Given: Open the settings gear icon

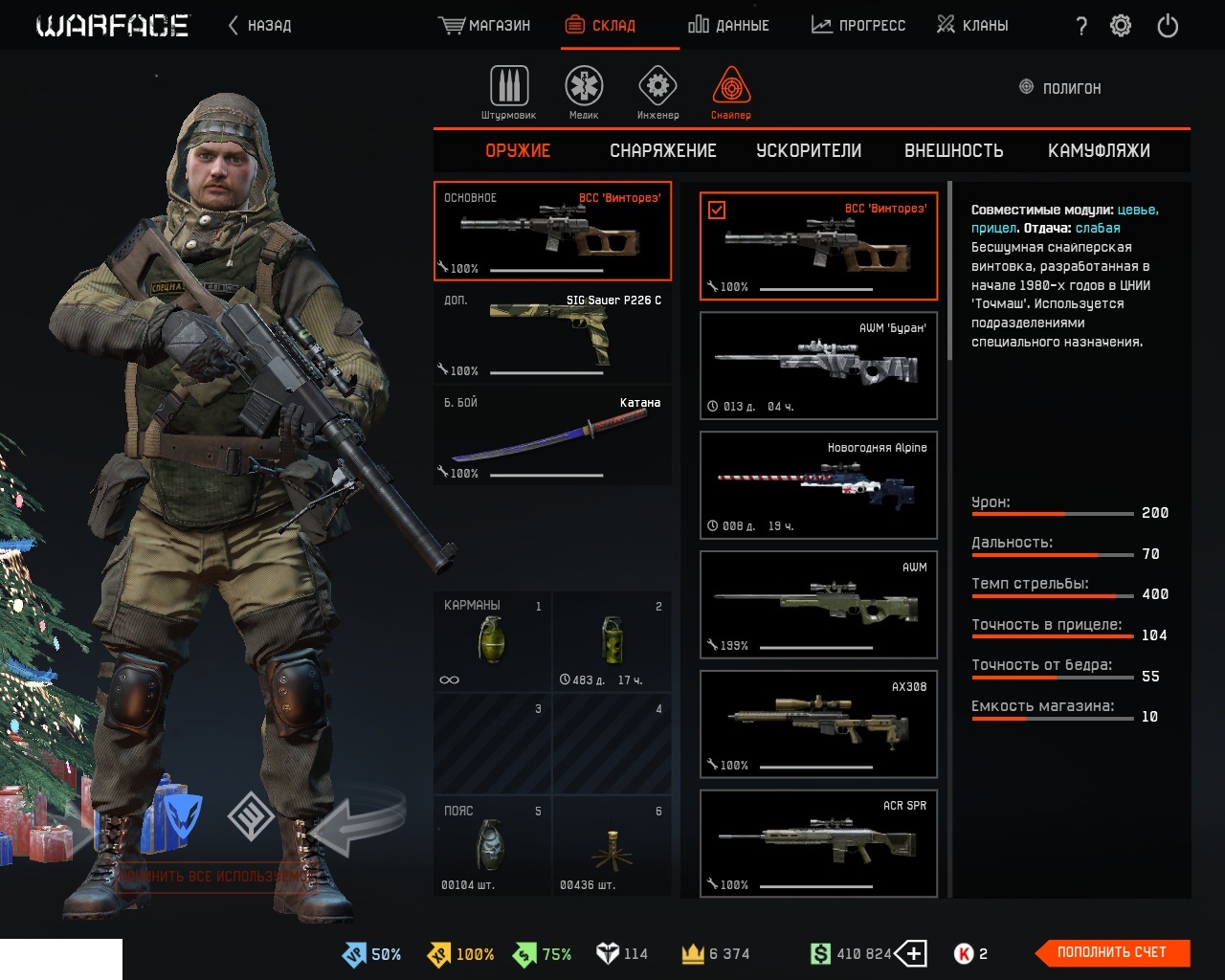Looking at the screenshot, I should click(1121, 26).
